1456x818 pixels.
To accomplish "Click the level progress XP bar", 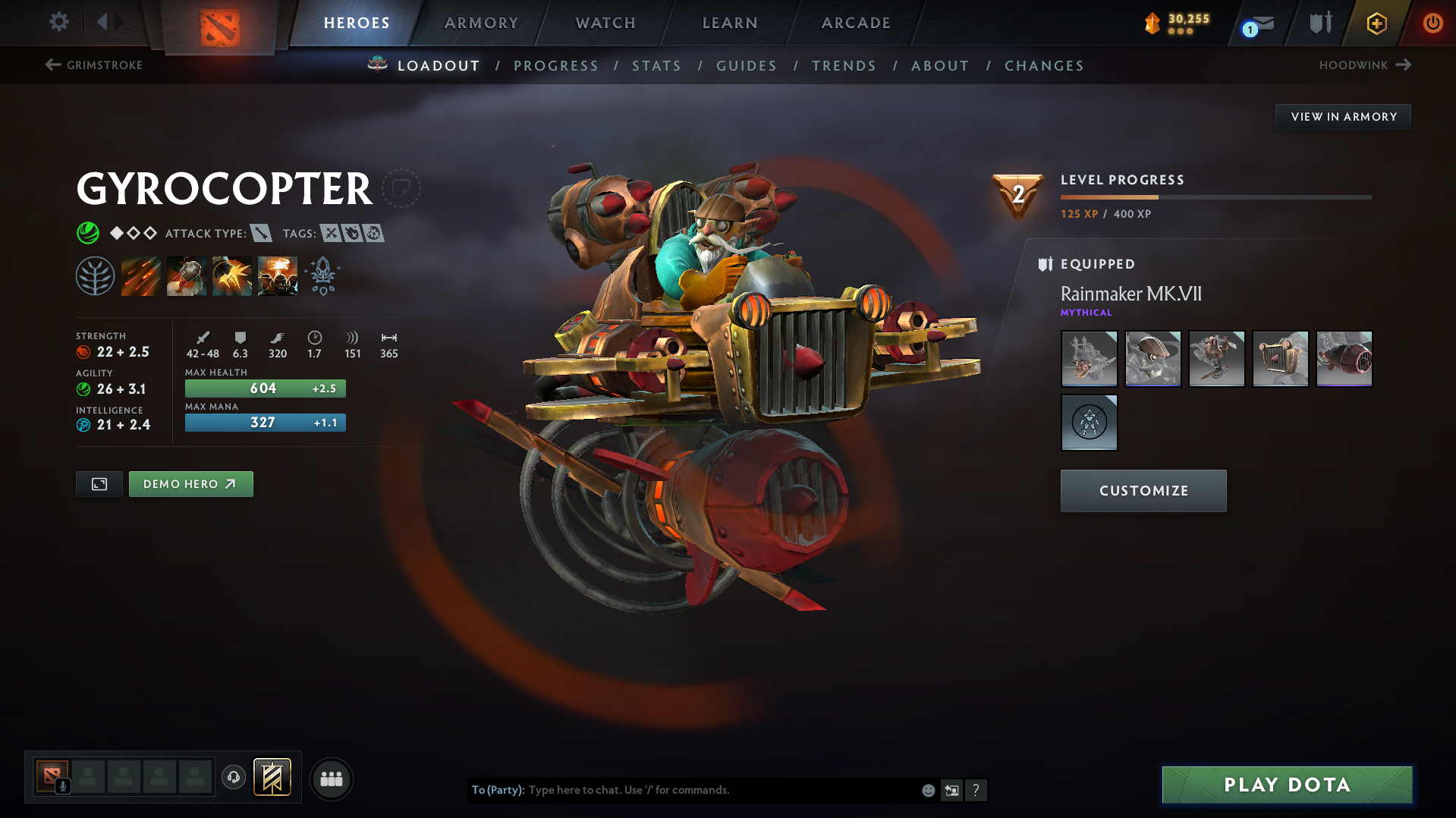I will pyautogui.click(x=1214, y=196).
